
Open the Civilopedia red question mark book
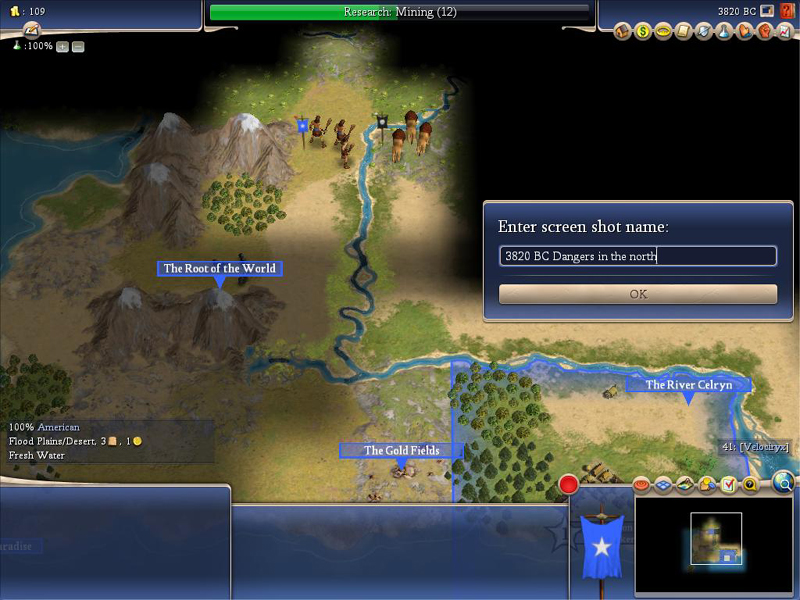pos(786,11)
